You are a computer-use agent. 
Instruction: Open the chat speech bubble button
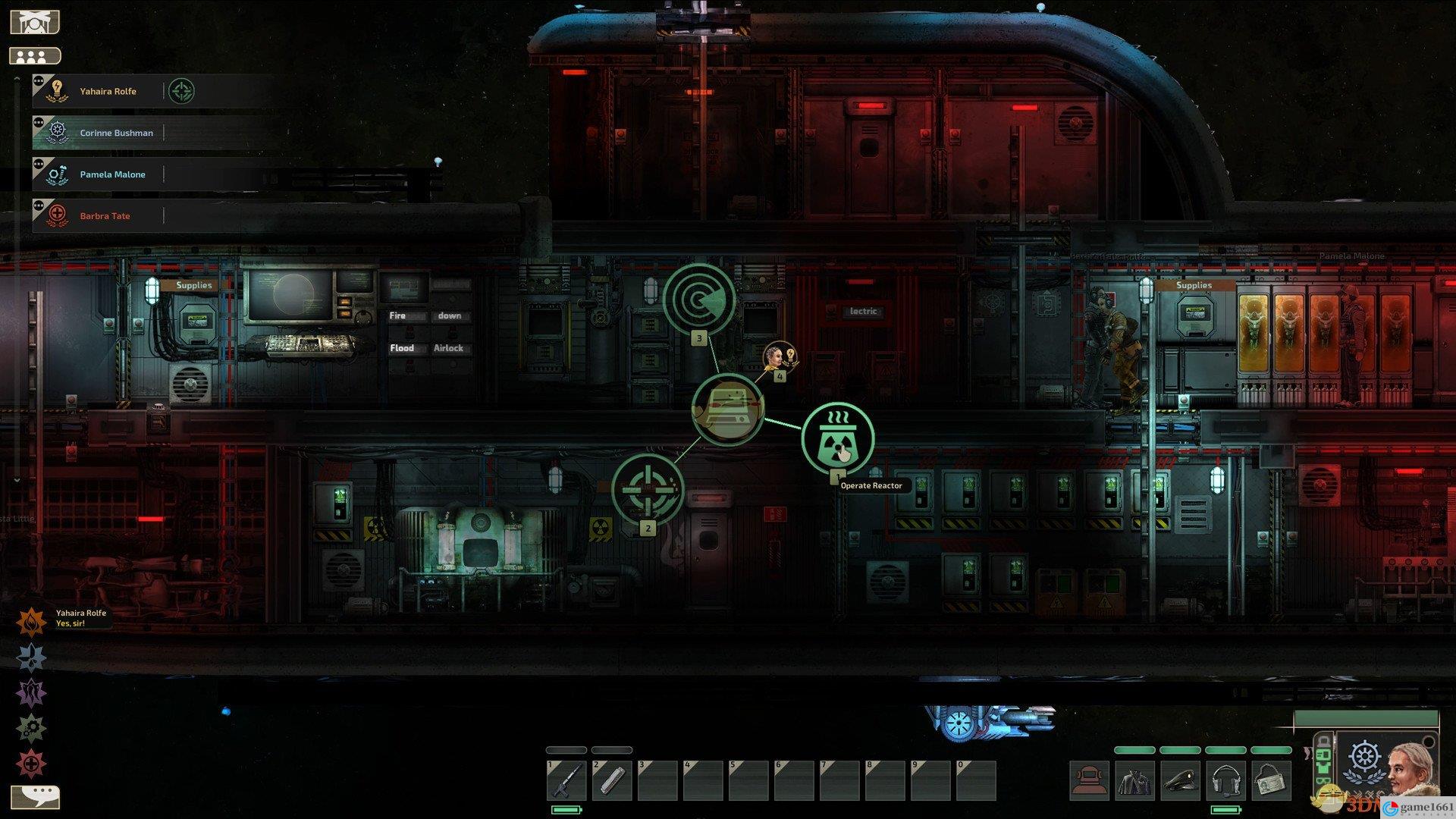[35, 797]
